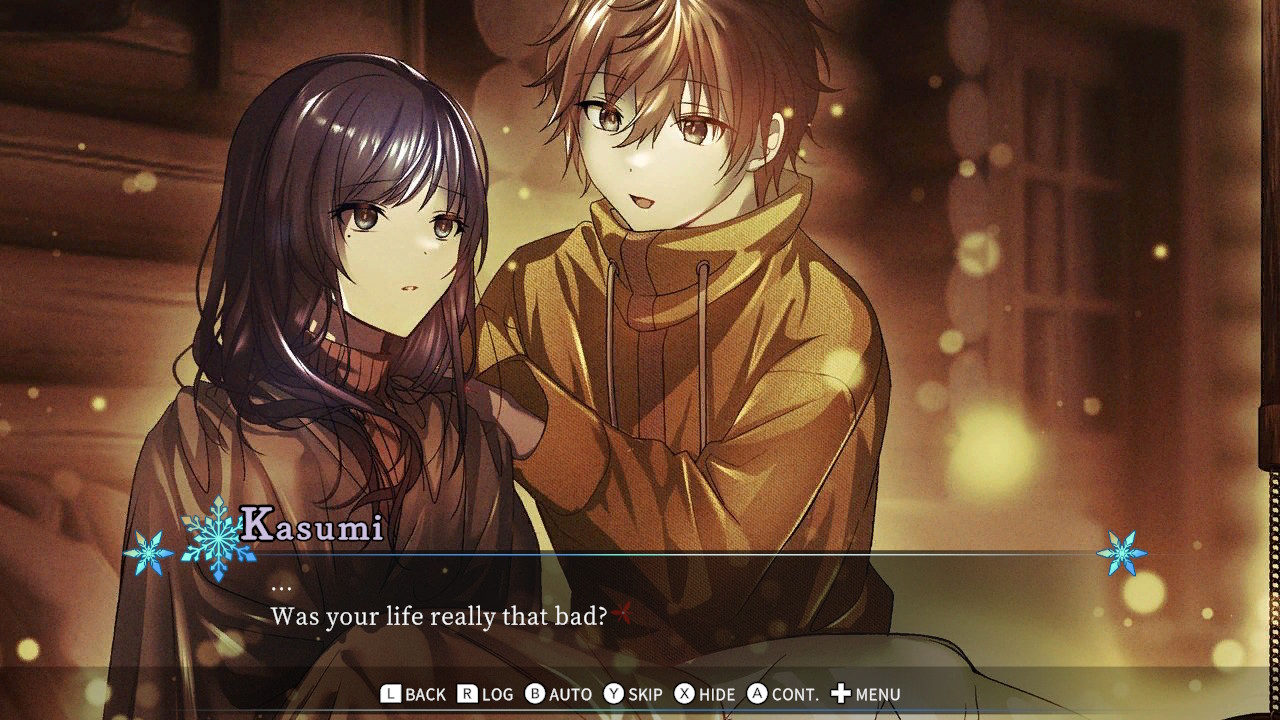Click the X button icon beside HIDE
The height and width of the screenshot is (720, 1280).
[x=682, y=693]
